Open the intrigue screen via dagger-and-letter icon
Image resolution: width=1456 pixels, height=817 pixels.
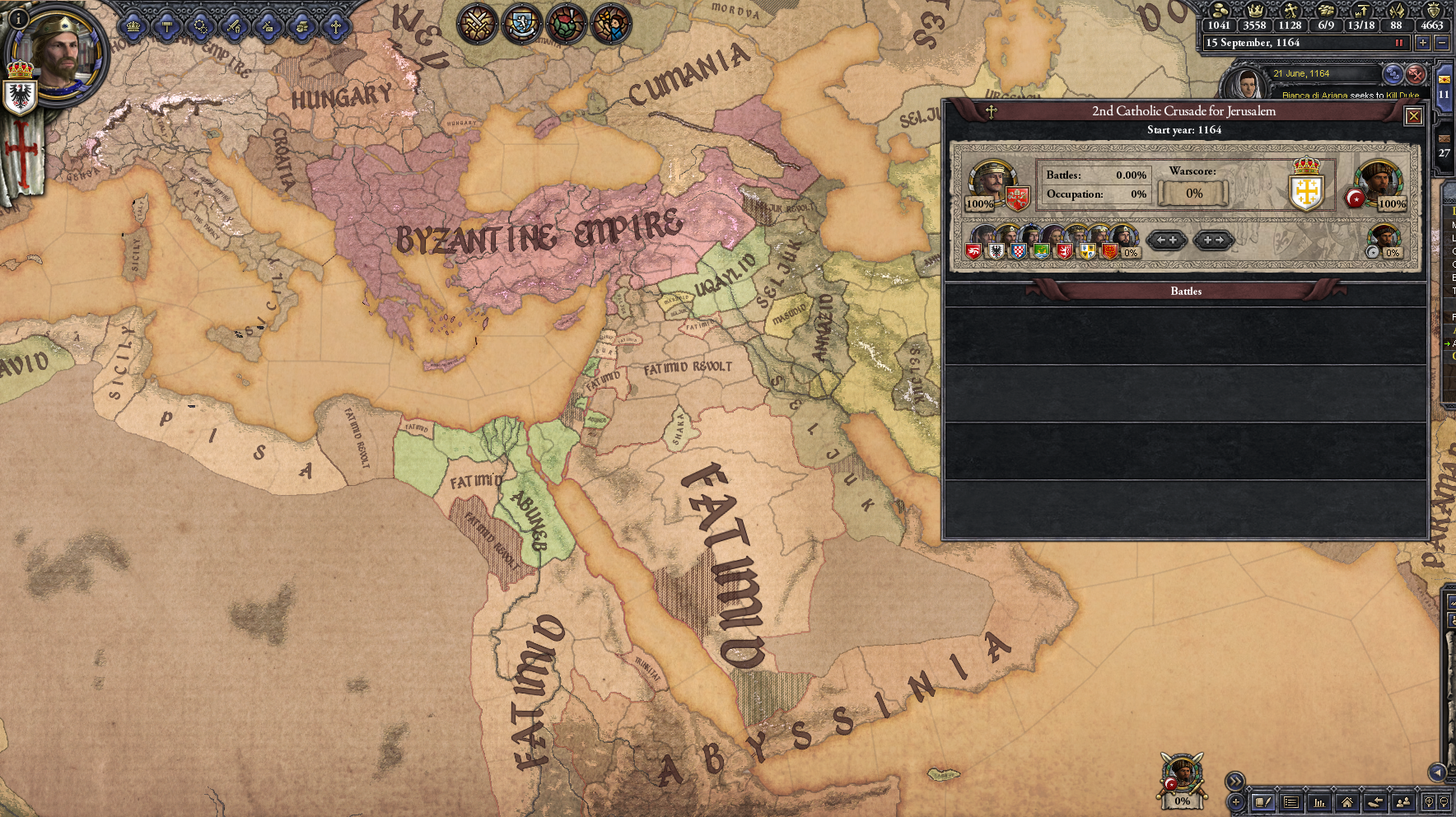pyautogui.click(x=267, y=27)
